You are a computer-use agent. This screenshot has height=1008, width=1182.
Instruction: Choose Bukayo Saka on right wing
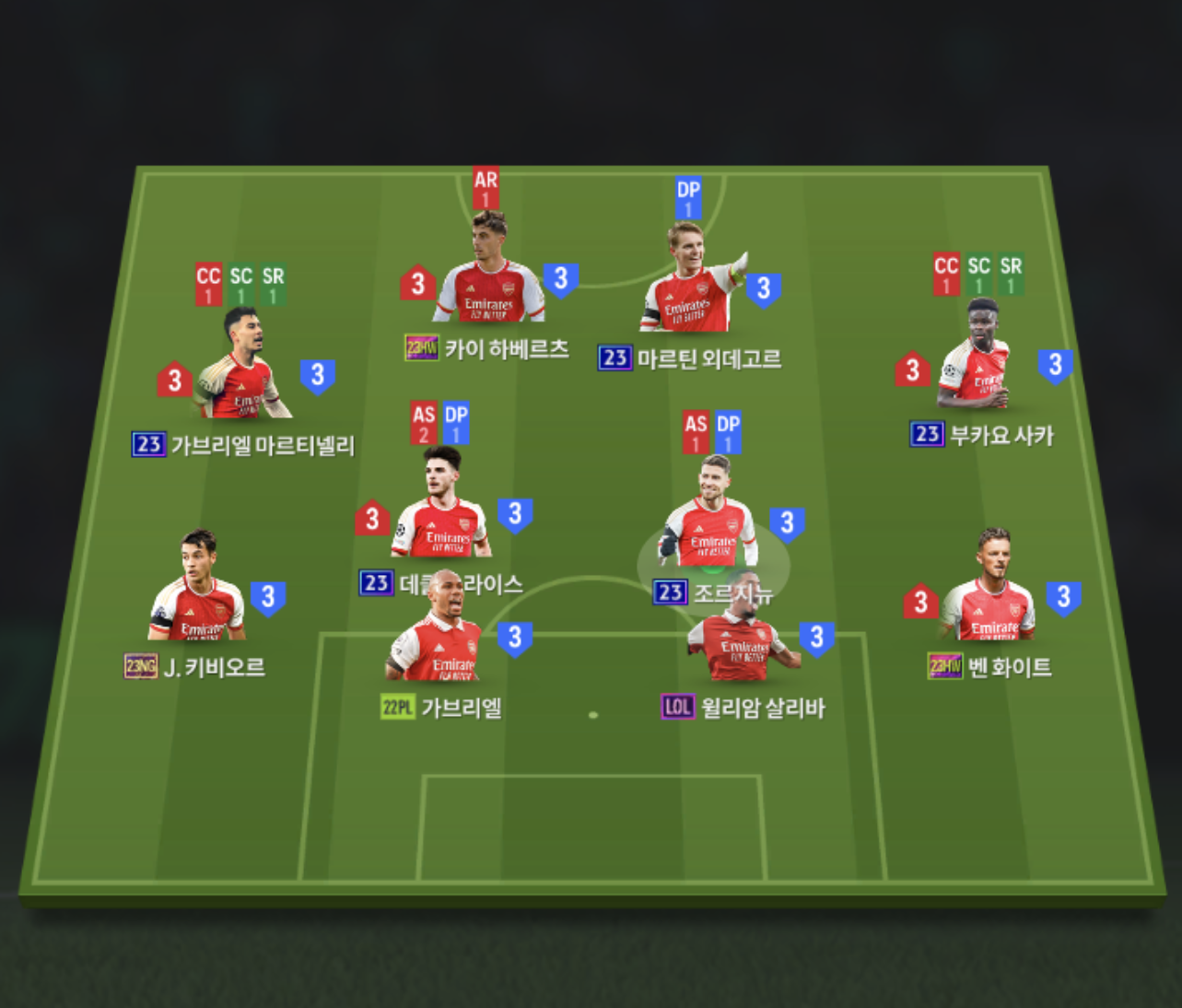tap(978, 359)
